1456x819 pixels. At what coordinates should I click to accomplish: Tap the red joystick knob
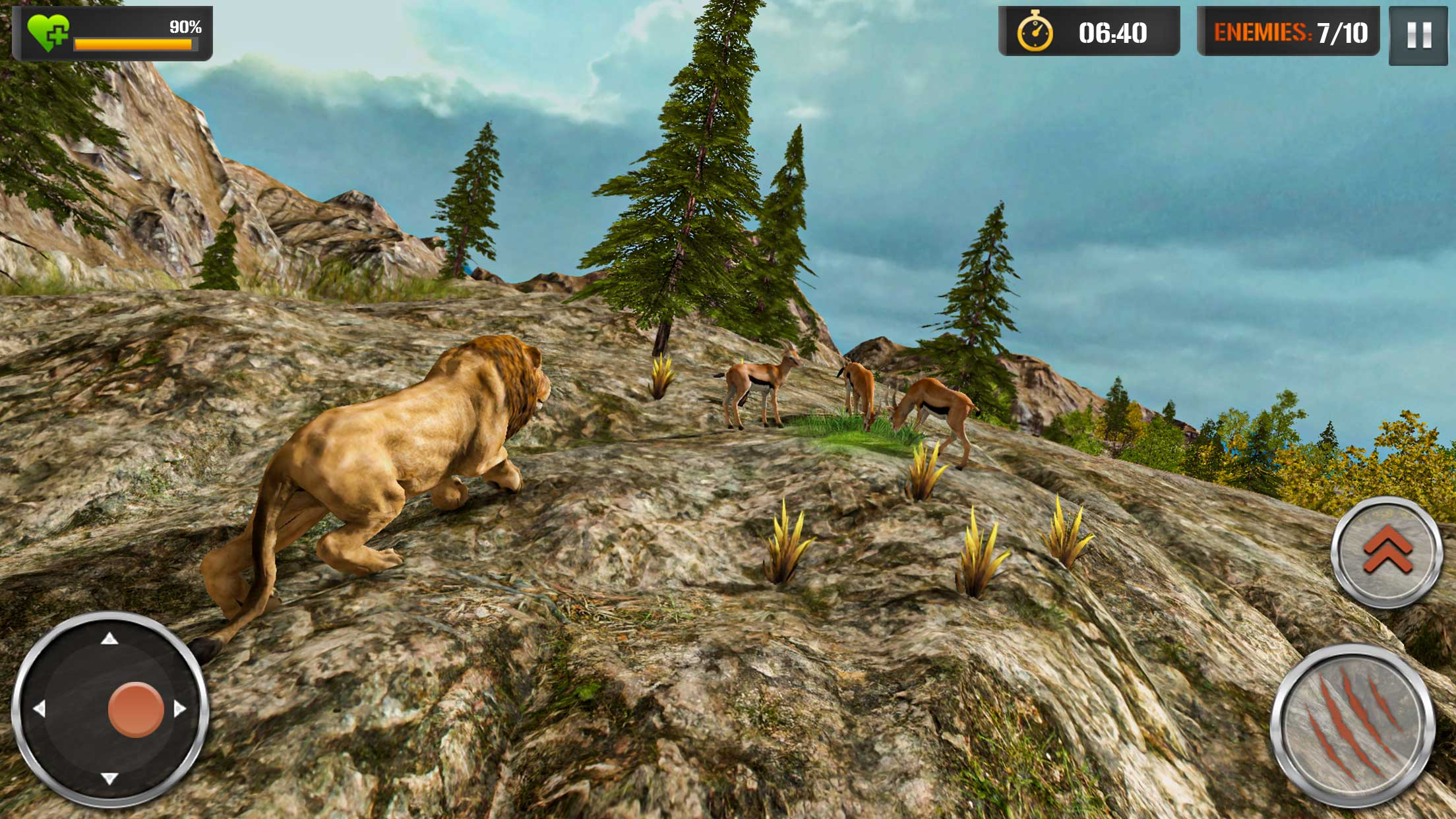click(136, 709)
